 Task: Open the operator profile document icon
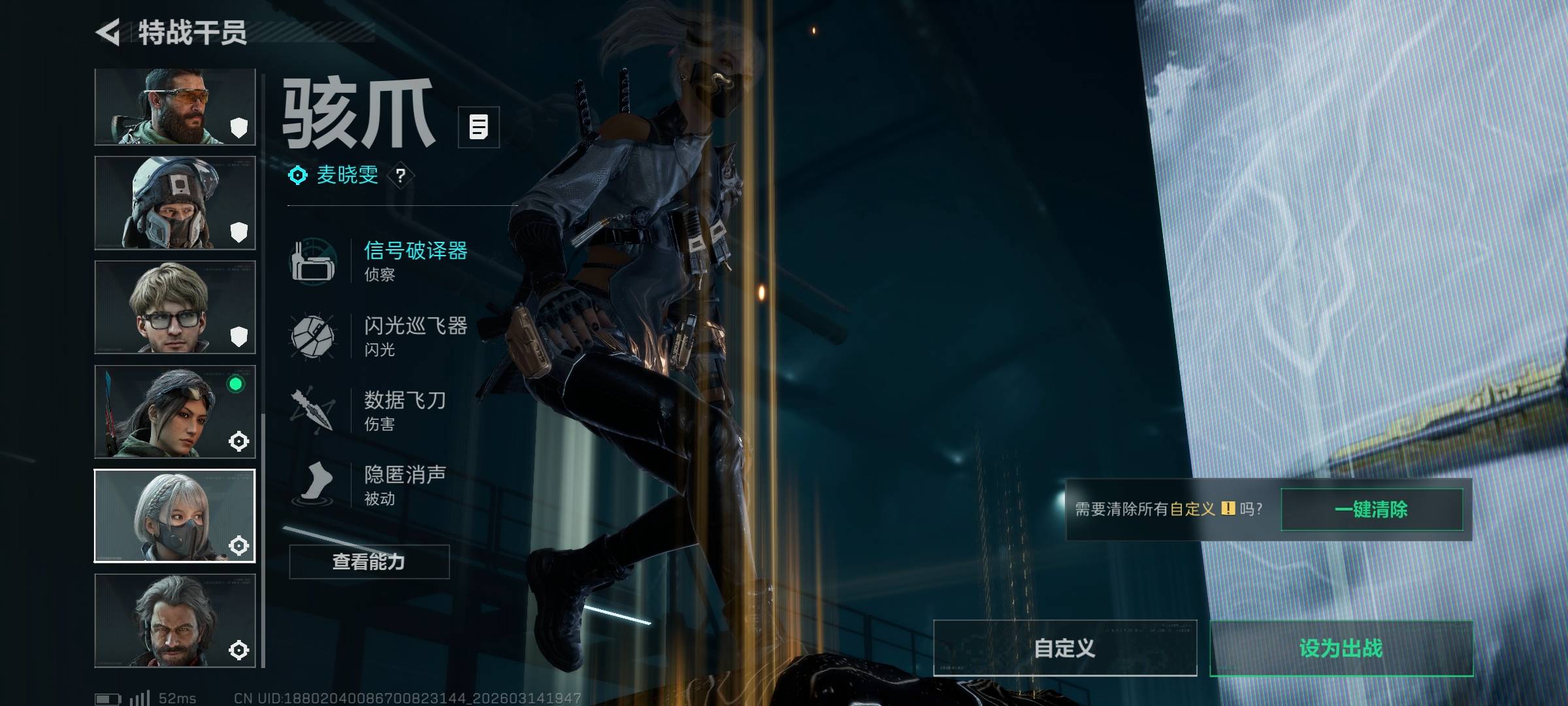point(478,127)
